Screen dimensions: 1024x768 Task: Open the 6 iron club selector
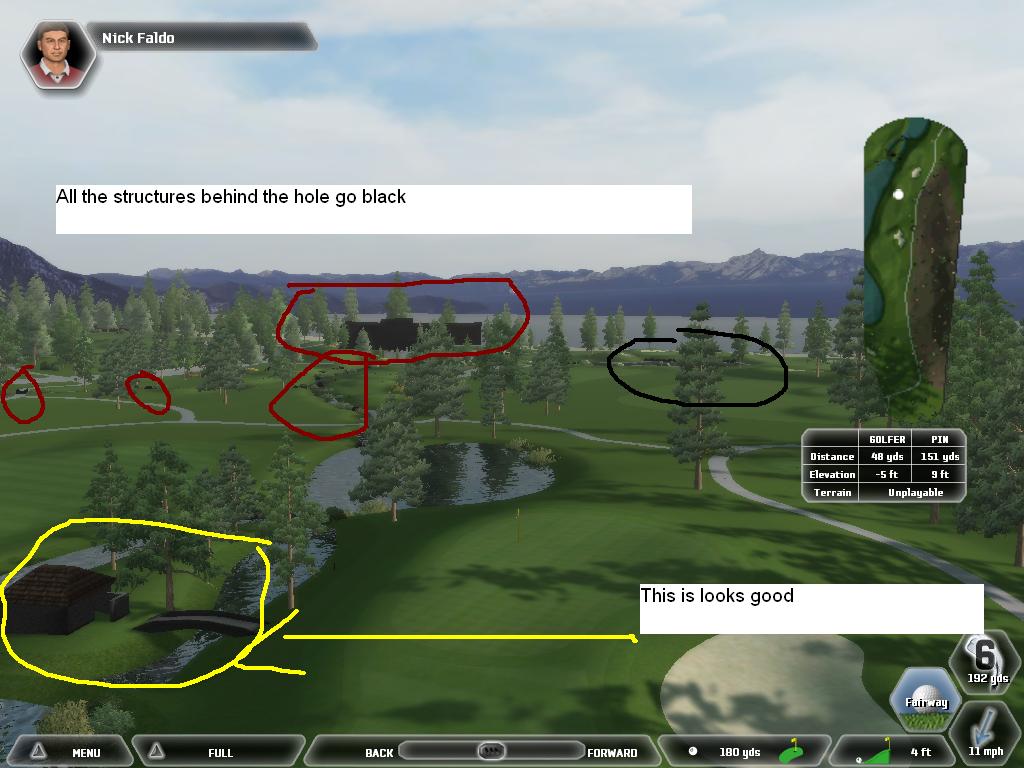pos(985,660)
